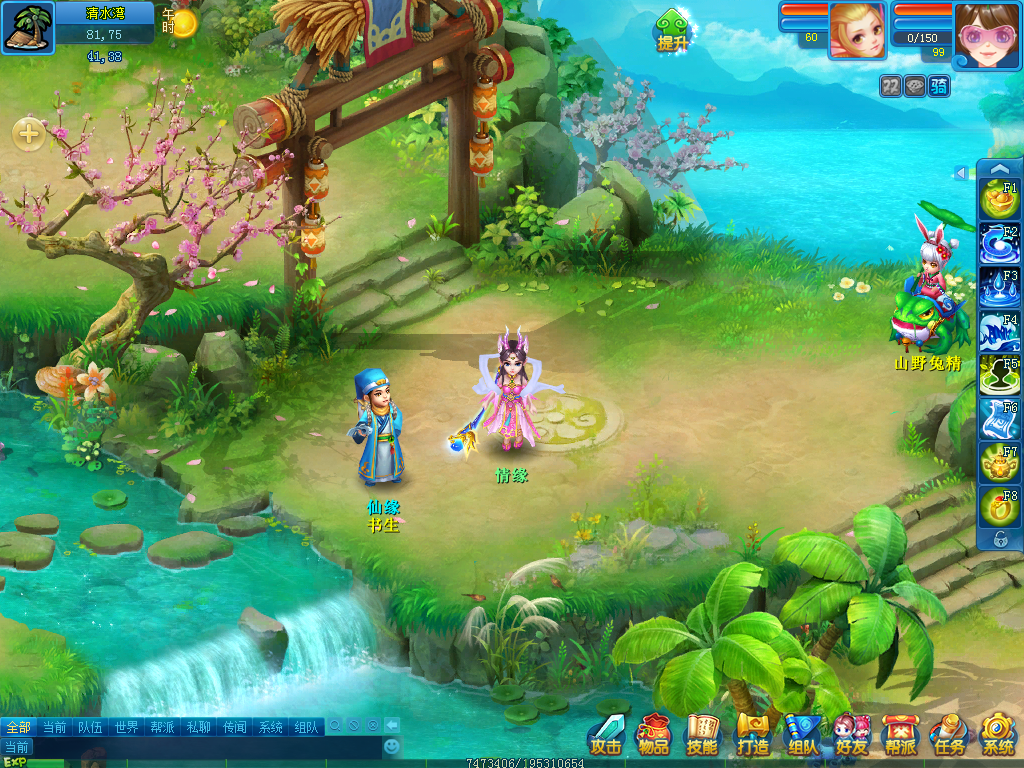Show the 好友 friends list
Screen dimensions: 1024x768
coord(852,735)
